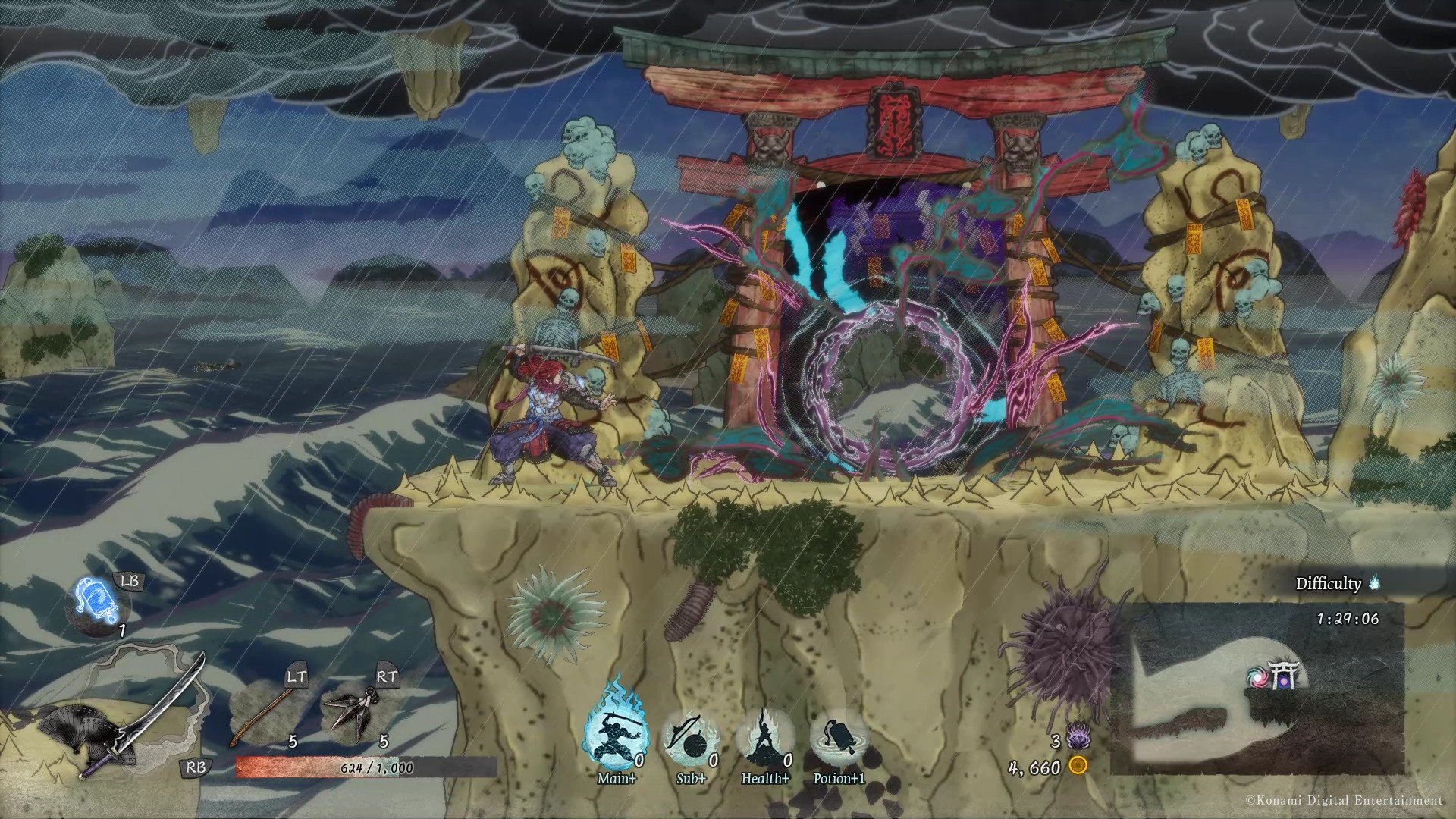Viewport: 1456px width, 819px height.
Task: Click the purple lotus soul currency icon
Action: pyautogui.click(x=1078, y=737)
